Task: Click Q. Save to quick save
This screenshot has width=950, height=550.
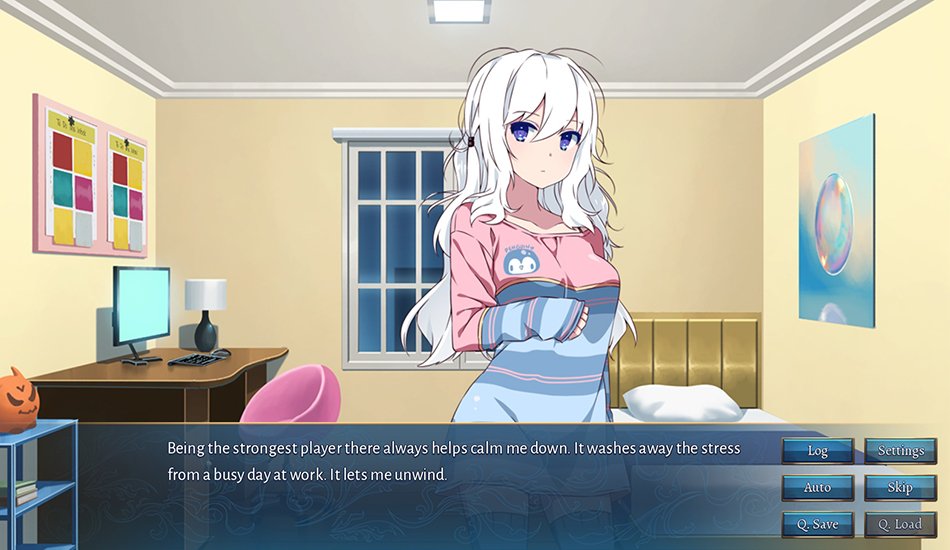Action: click(817, 524)
